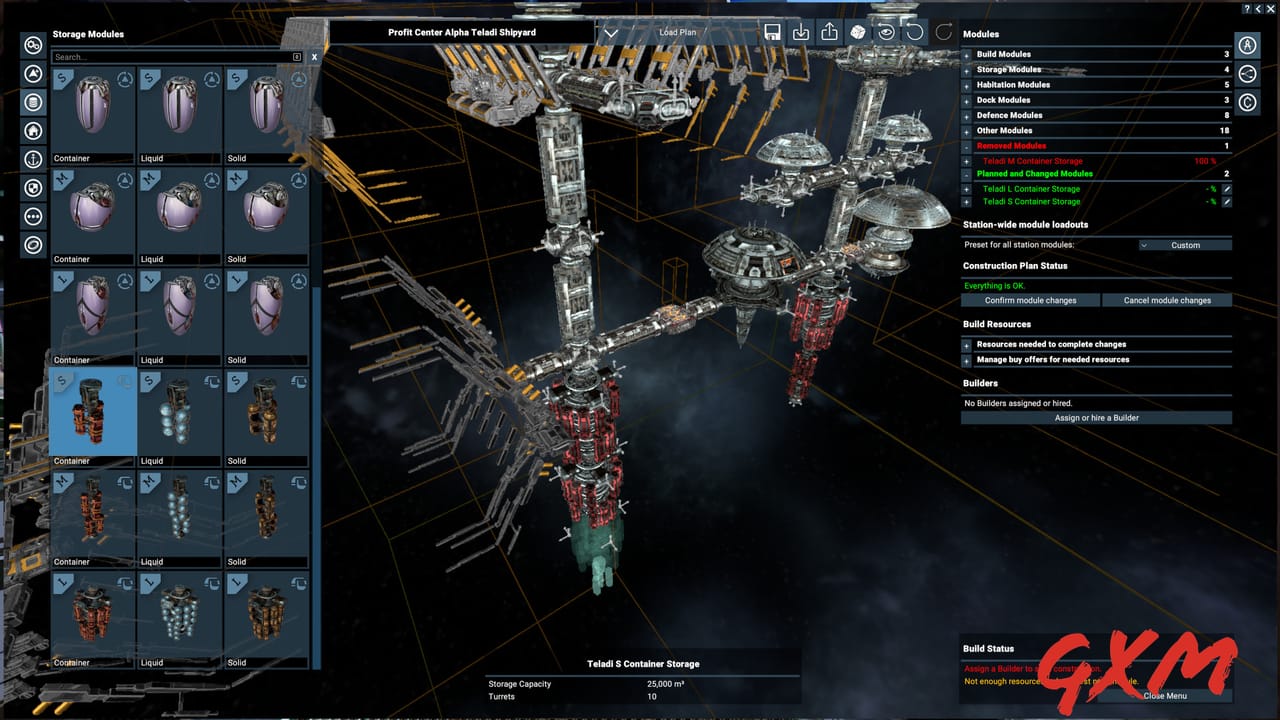Image resolution: width=1280 pixels, height=720 pixels.
Task: Click the pencil edit icon for Teladi L Container Storage
Action: pyautogui.click(x=1227, y=189)
